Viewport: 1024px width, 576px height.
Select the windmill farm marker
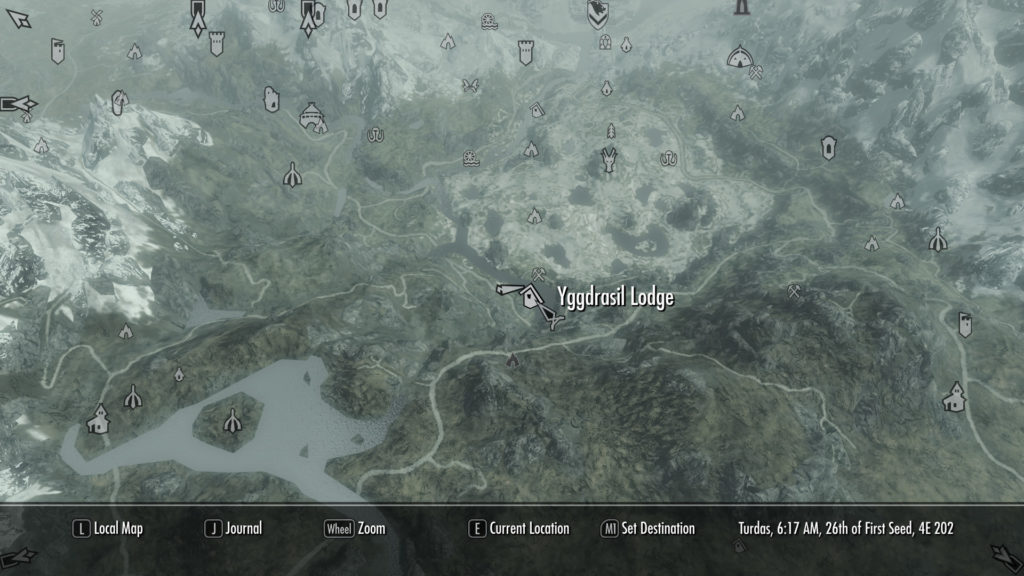tap(97, 16)
